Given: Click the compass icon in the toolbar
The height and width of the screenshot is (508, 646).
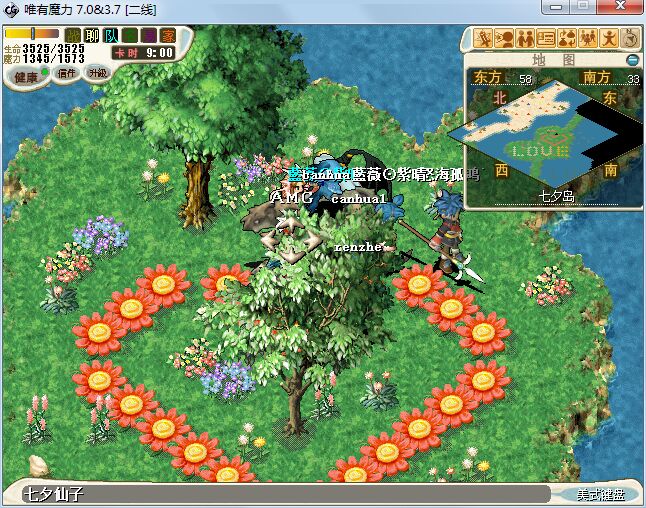Looking at the screenshot, I should (631, 39).
